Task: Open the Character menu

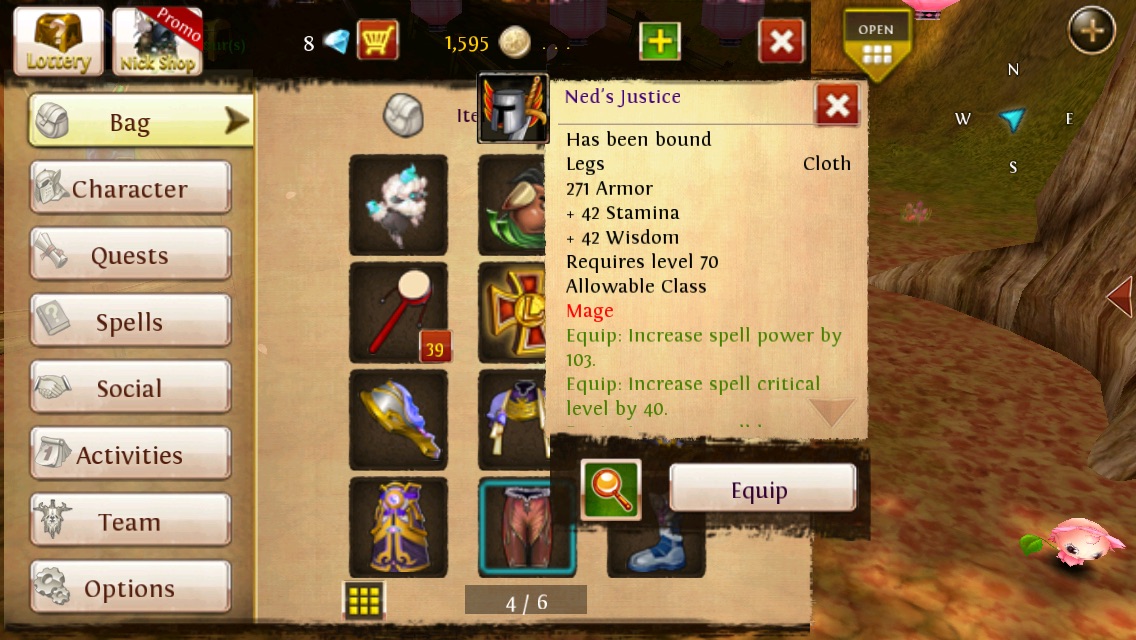Action: pyautogui.click(x=130, y=189)
